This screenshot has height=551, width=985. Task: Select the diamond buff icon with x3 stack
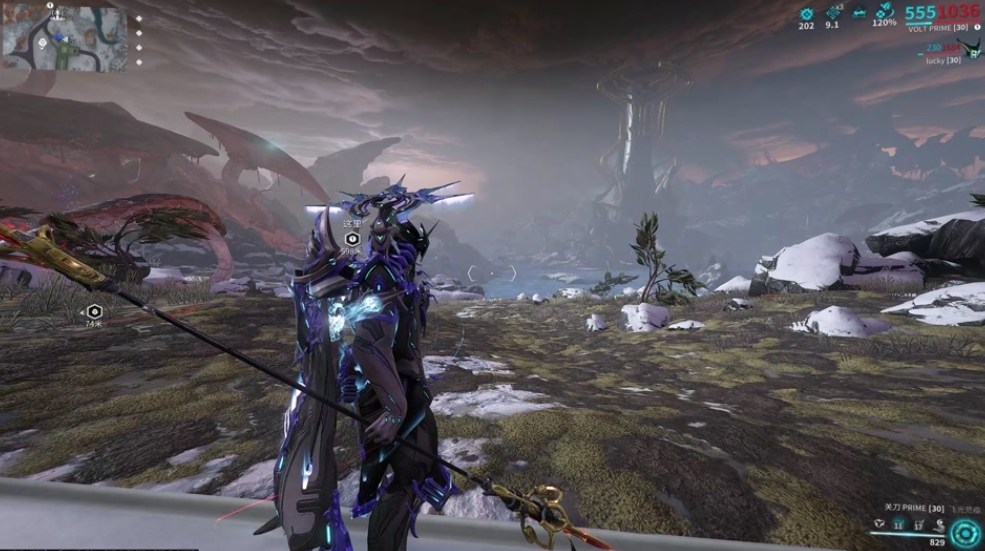[834, 13]
